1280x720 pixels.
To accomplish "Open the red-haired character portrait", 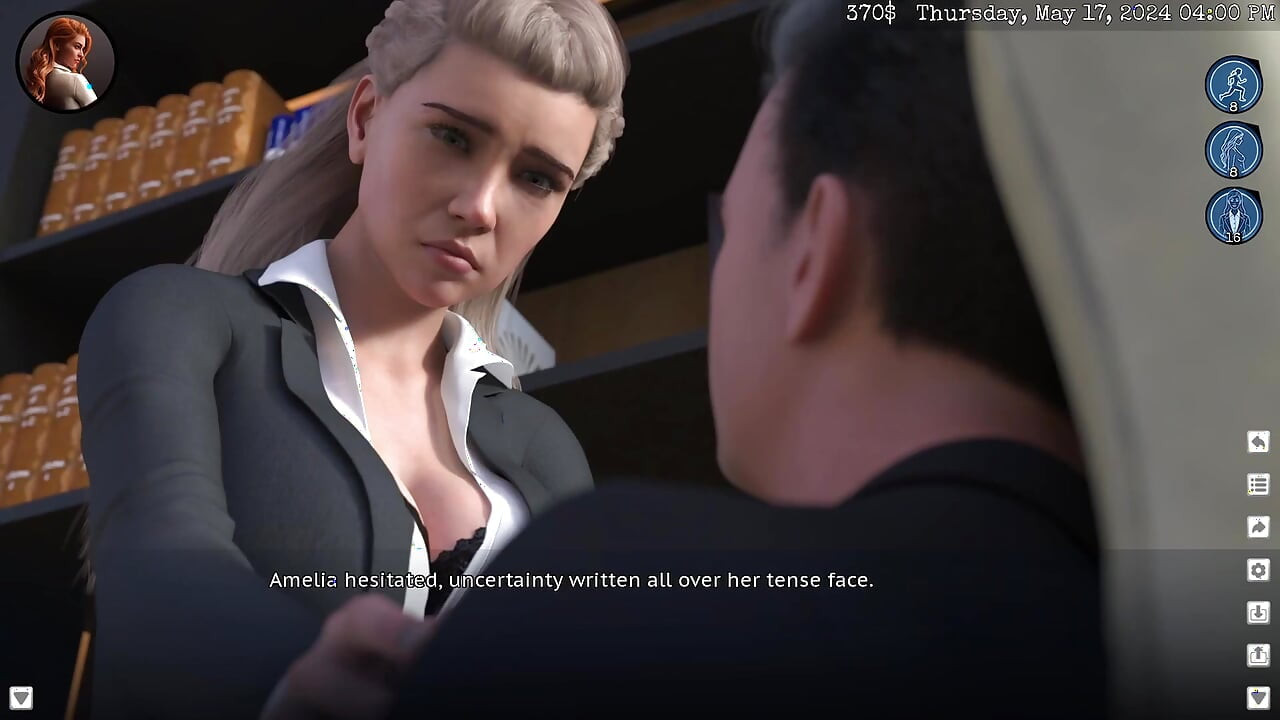I will (x=66, y=62).
